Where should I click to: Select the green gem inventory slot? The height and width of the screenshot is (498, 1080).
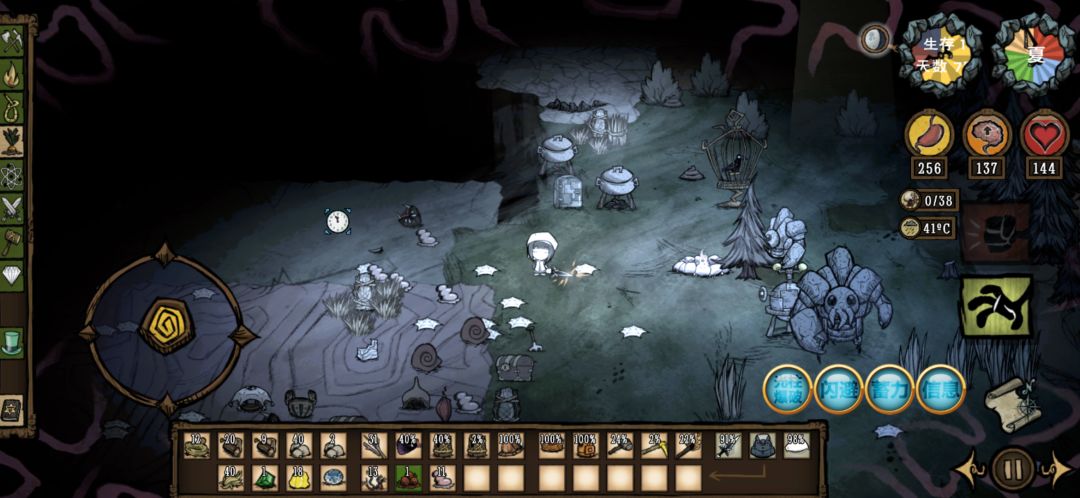point(265,478)
